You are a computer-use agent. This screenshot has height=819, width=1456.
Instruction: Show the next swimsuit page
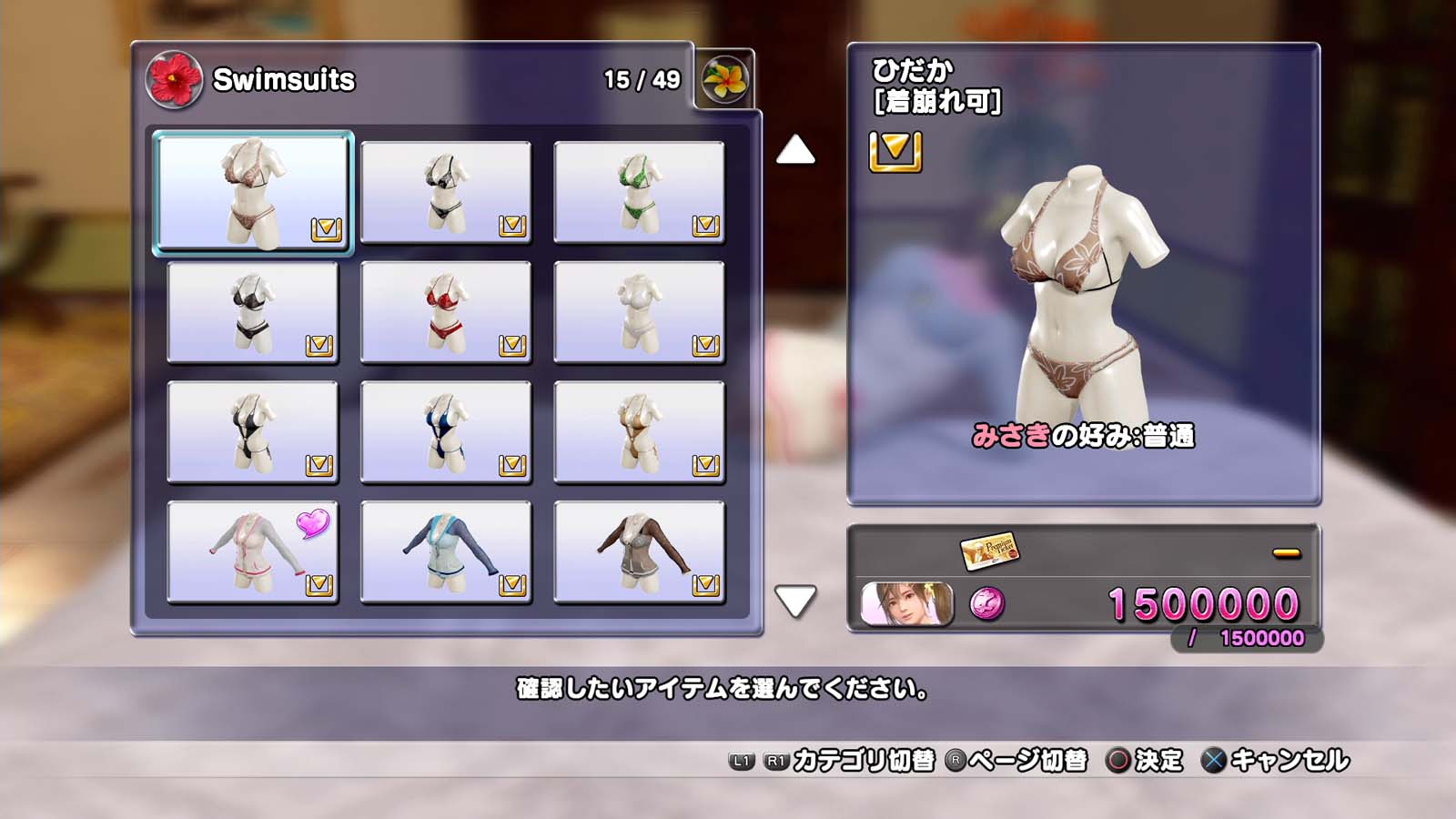click(795, 601)
